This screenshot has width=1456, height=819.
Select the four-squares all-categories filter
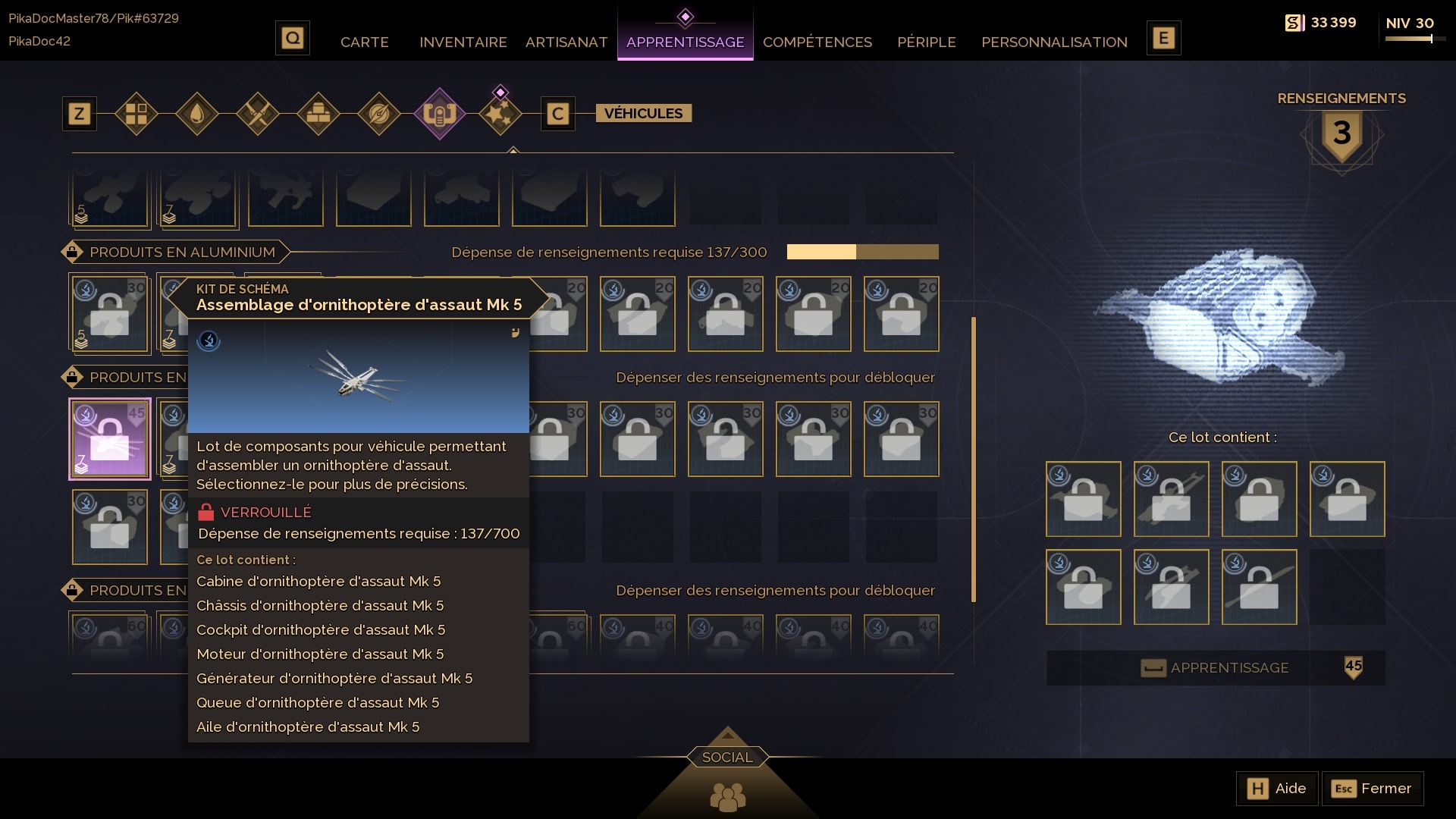136,114
